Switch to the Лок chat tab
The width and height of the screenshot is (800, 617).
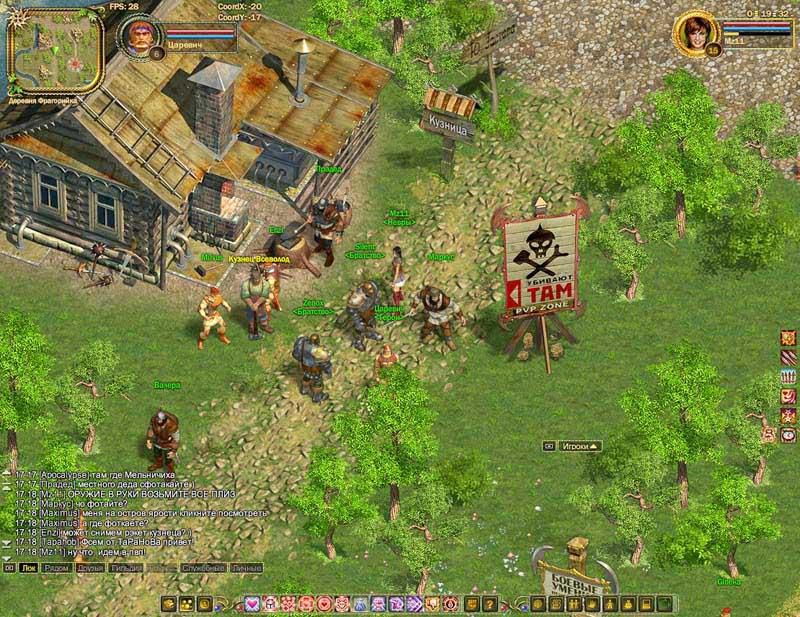pyautogui.click(x=28, y=568)
